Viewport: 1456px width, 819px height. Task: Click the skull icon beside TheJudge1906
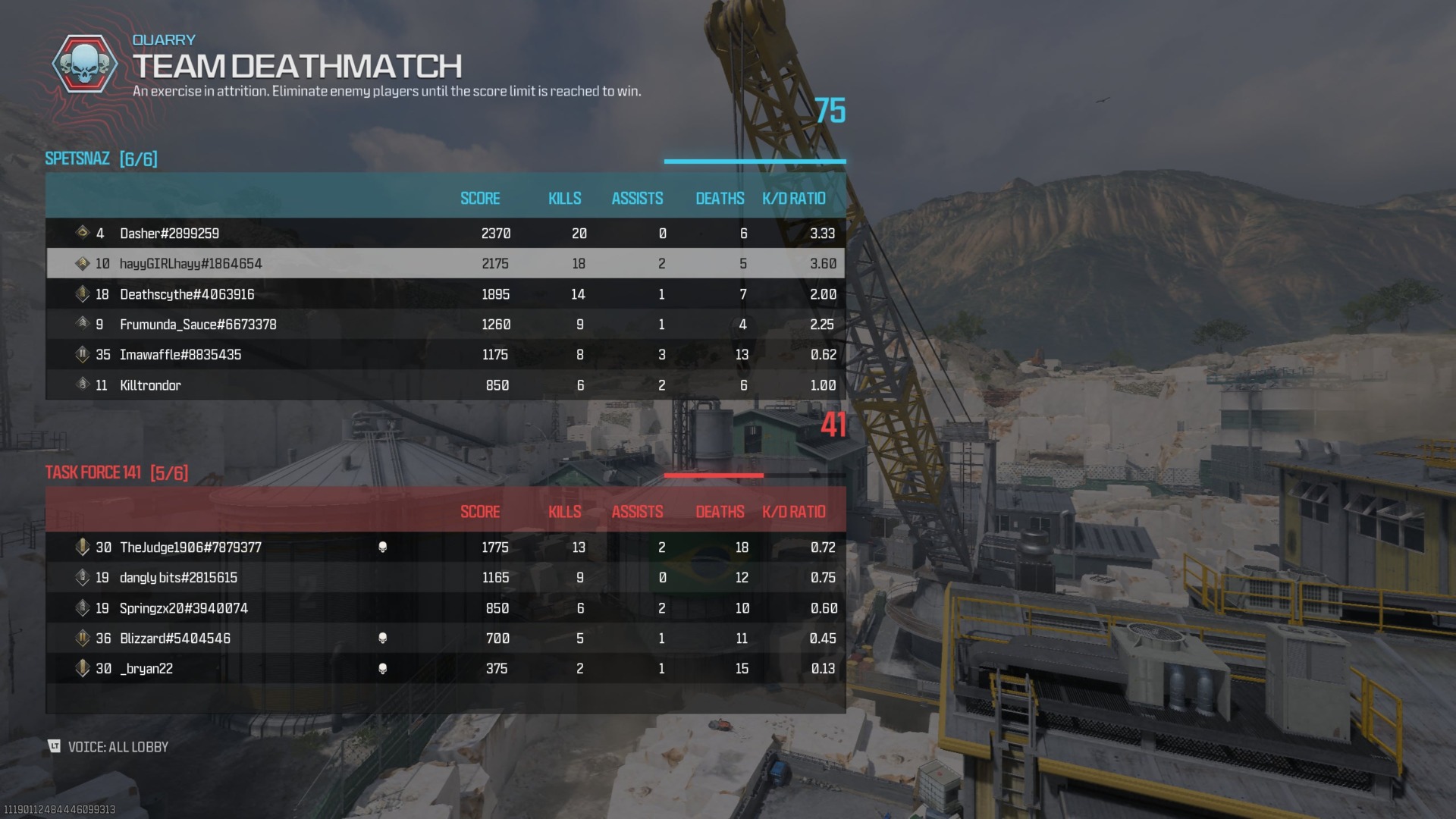[384, 547]
